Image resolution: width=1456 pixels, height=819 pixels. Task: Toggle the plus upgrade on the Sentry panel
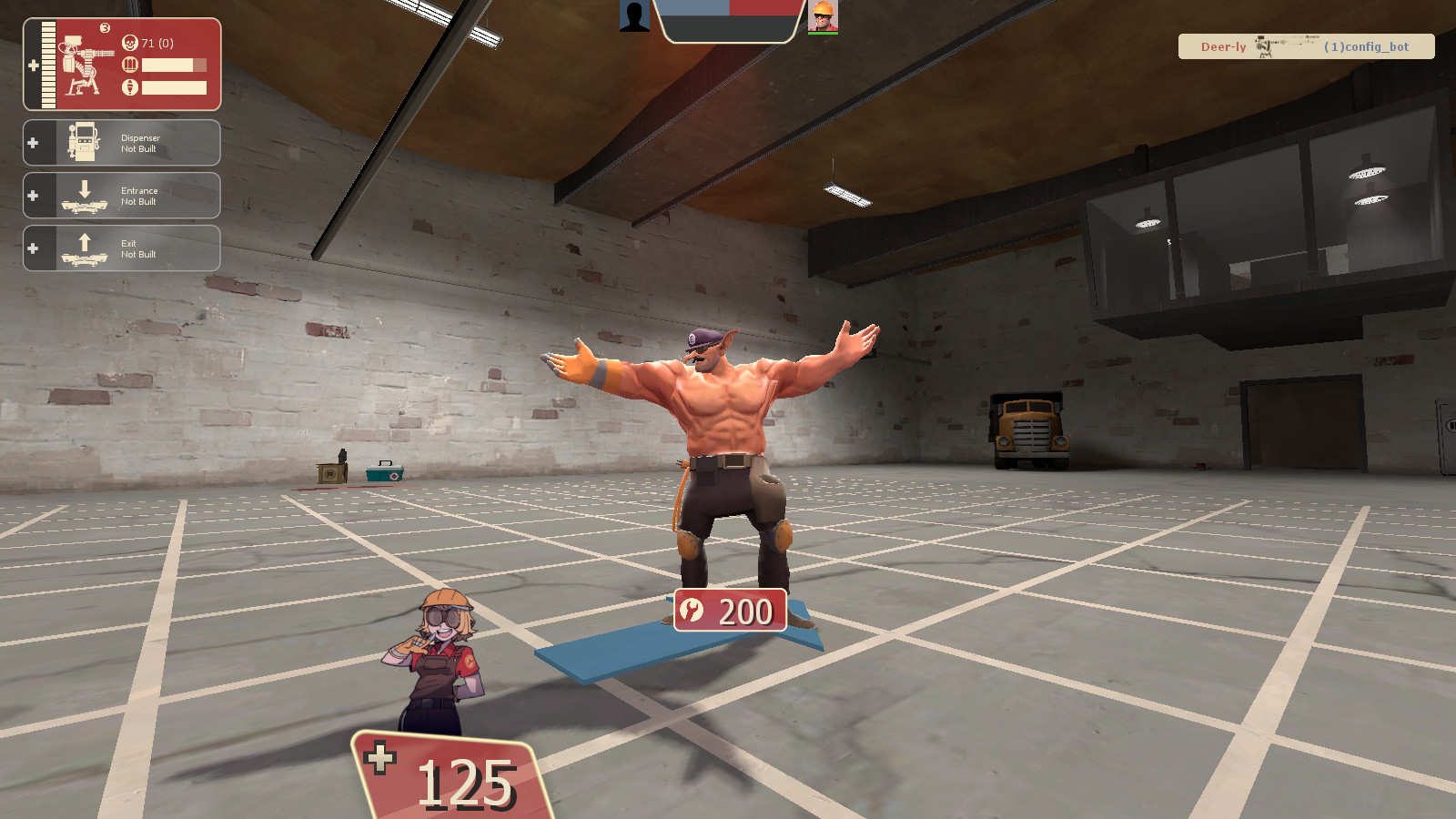33,65
